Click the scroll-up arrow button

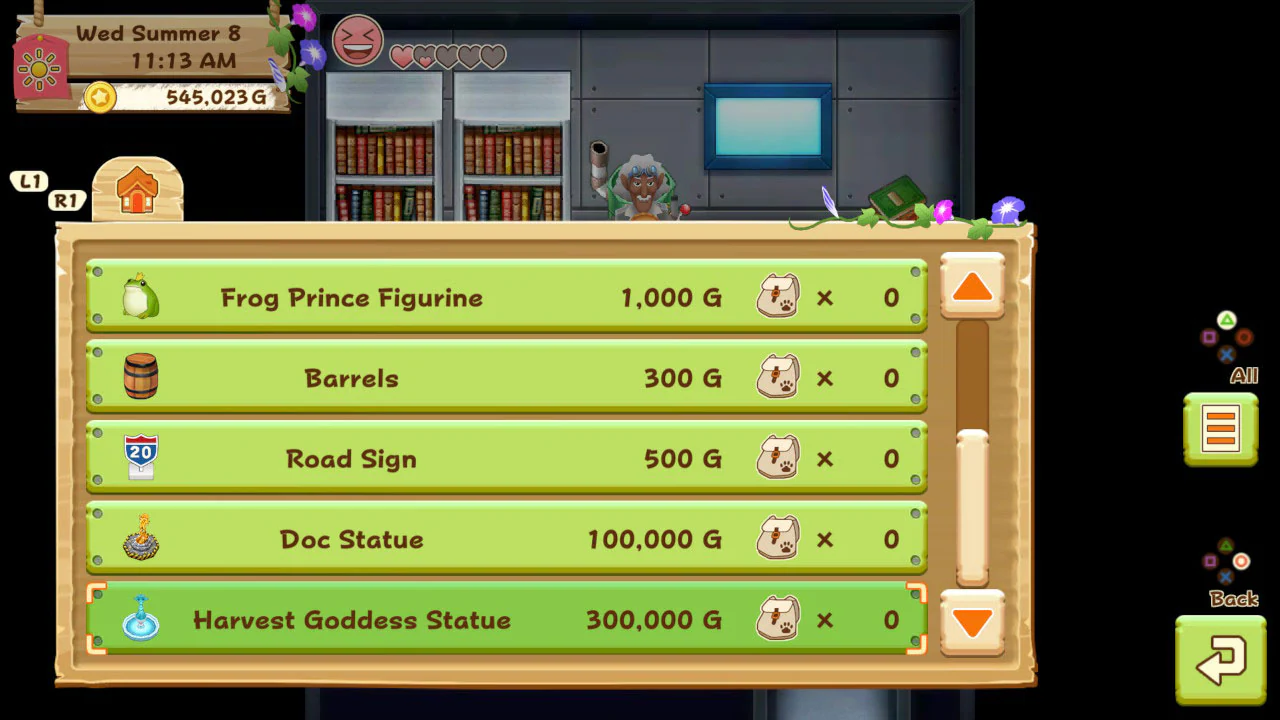pyautogui.click(x=971, y=287)
